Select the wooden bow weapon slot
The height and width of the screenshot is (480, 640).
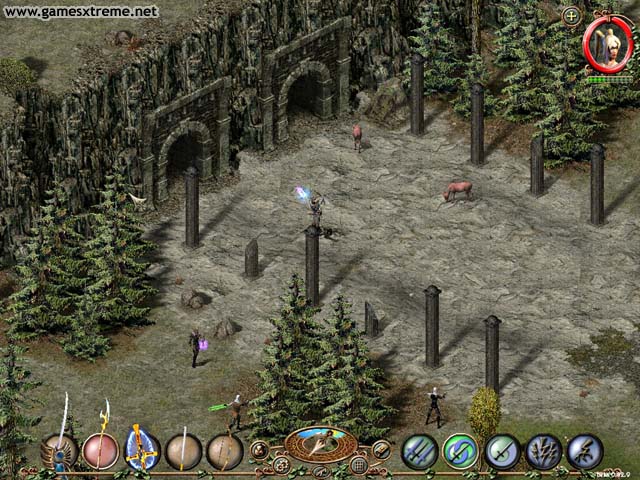point(224,451)
